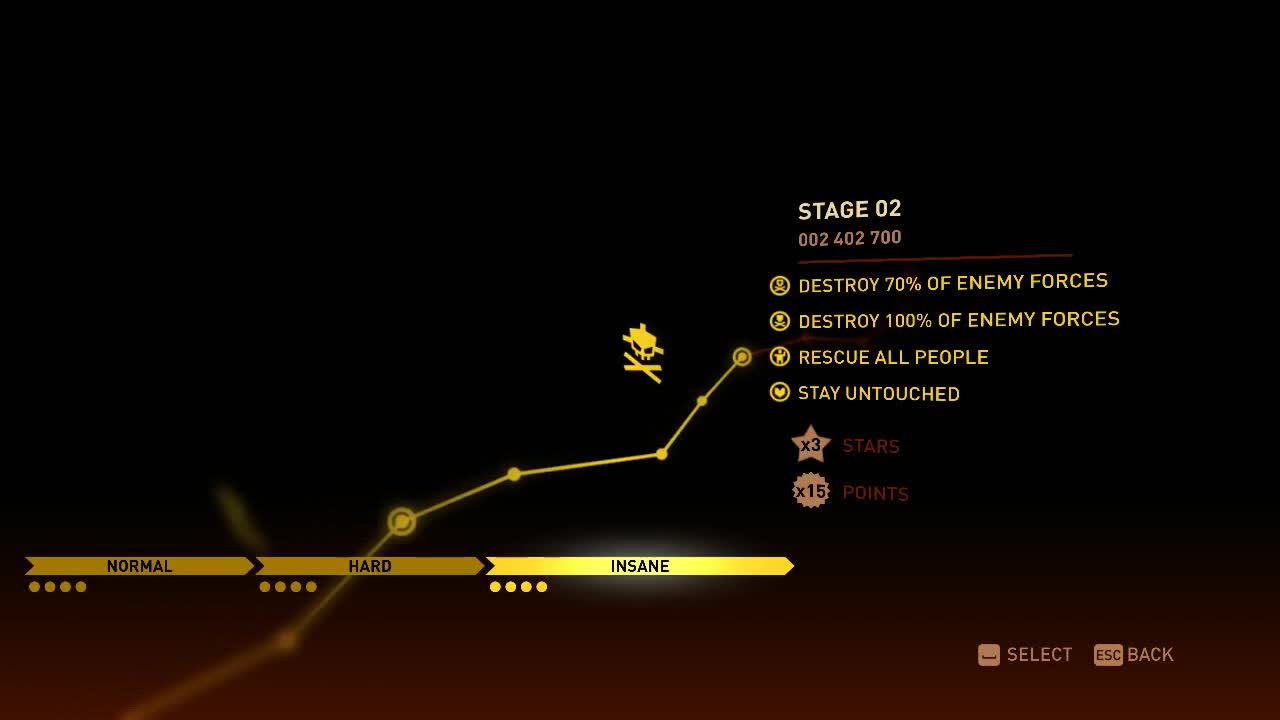Select the INSANE difficulty tab
Screen dimensions: 1280x720
coord(639,566)
